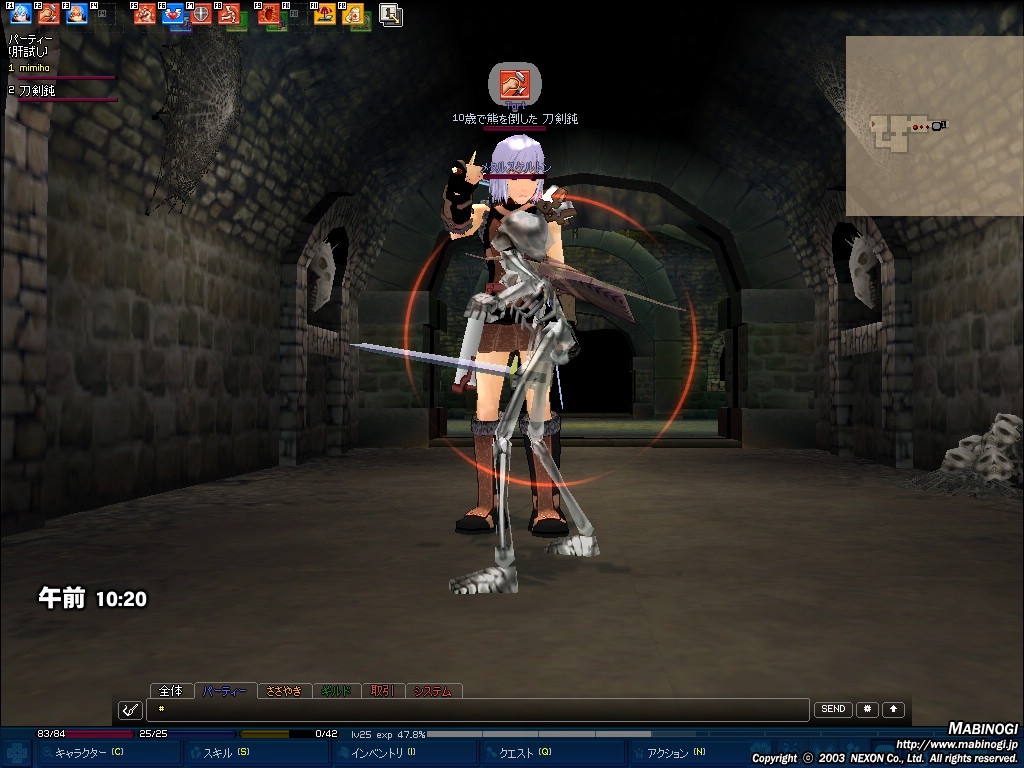Switch to the ささやき (Whisper) chat tab
1024x768 pixels.
(283, 690)
